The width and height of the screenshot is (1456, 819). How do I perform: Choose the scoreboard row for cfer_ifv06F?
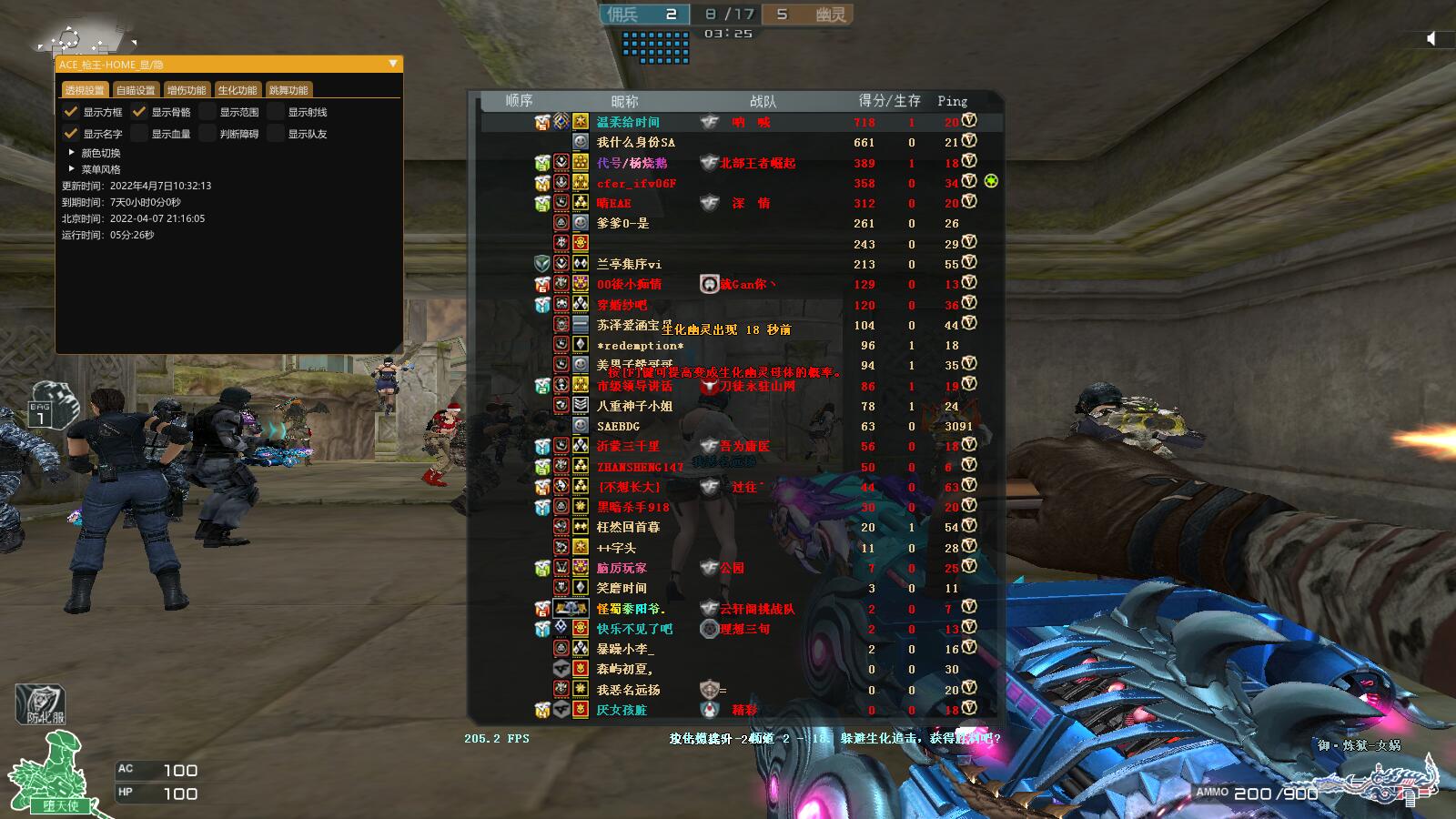(x=636, y=183)
